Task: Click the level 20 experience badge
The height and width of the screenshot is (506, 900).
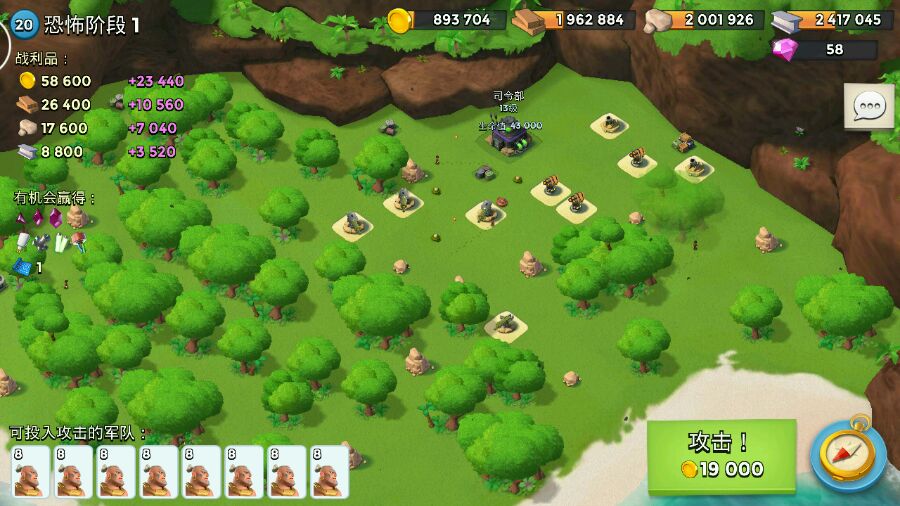Action: [24, 24]
